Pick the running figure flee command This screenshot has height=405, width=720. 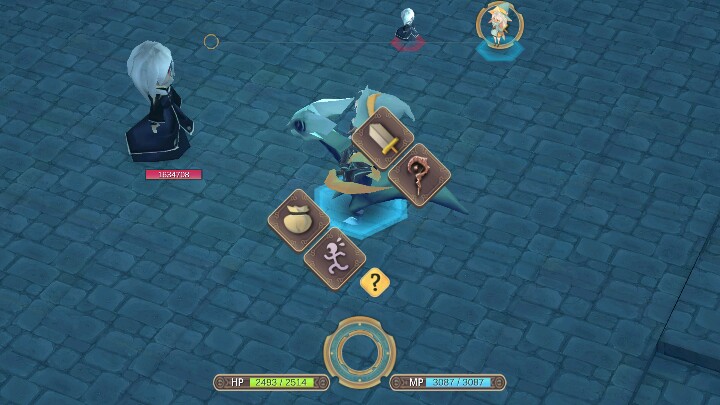[331, 257]
